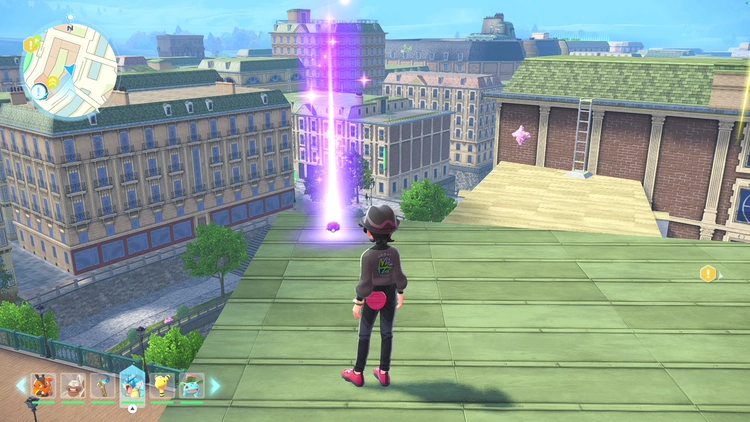Image resolution: width=750 pixels, height=422 pixels.
Task: Click the yellow exclamation objective marker
Action: tap(708, 273)
